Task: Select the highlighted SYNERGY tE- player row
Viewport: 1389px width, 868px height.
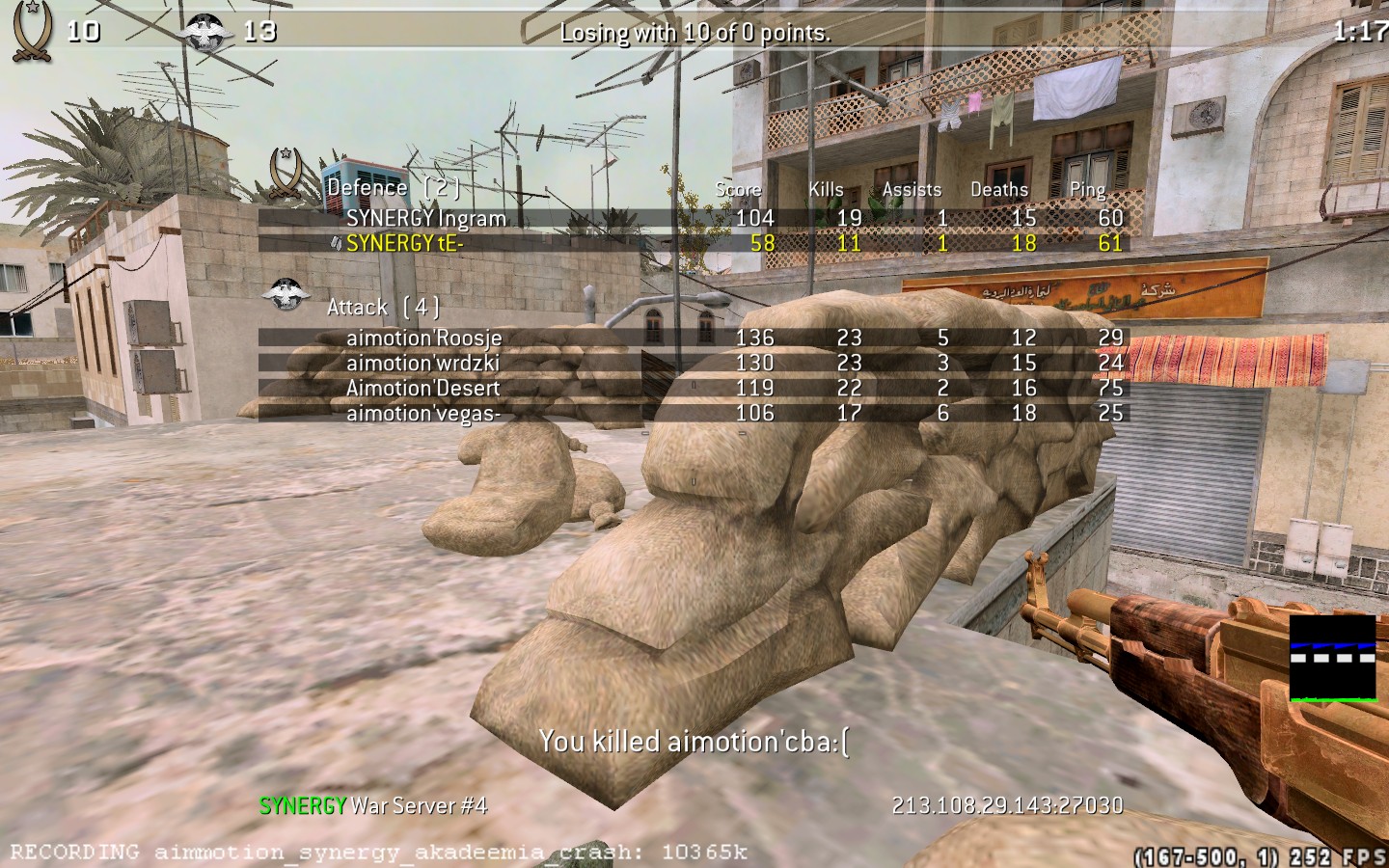Action: point(405,243)
